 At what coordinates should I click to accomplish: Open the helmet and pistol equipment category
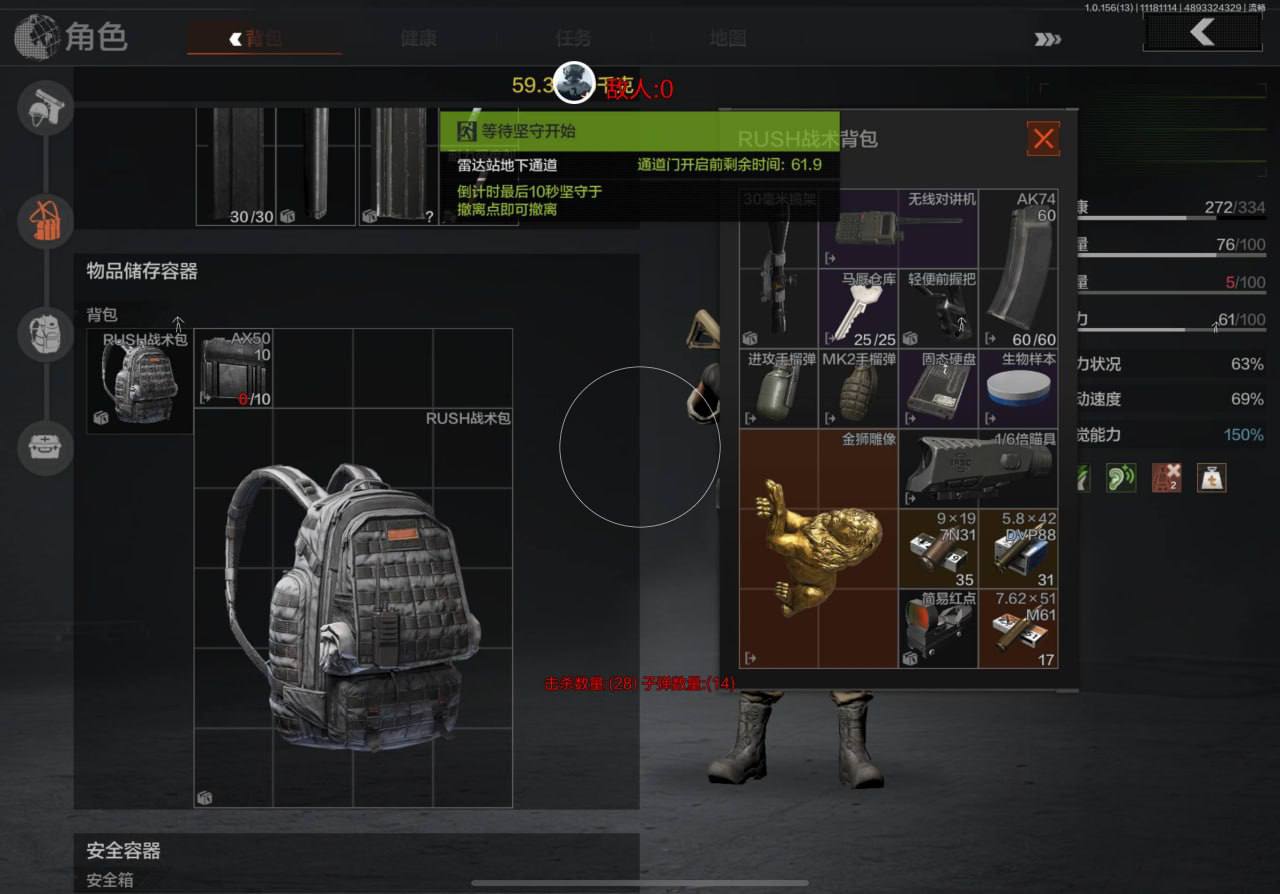pos(45,107)
